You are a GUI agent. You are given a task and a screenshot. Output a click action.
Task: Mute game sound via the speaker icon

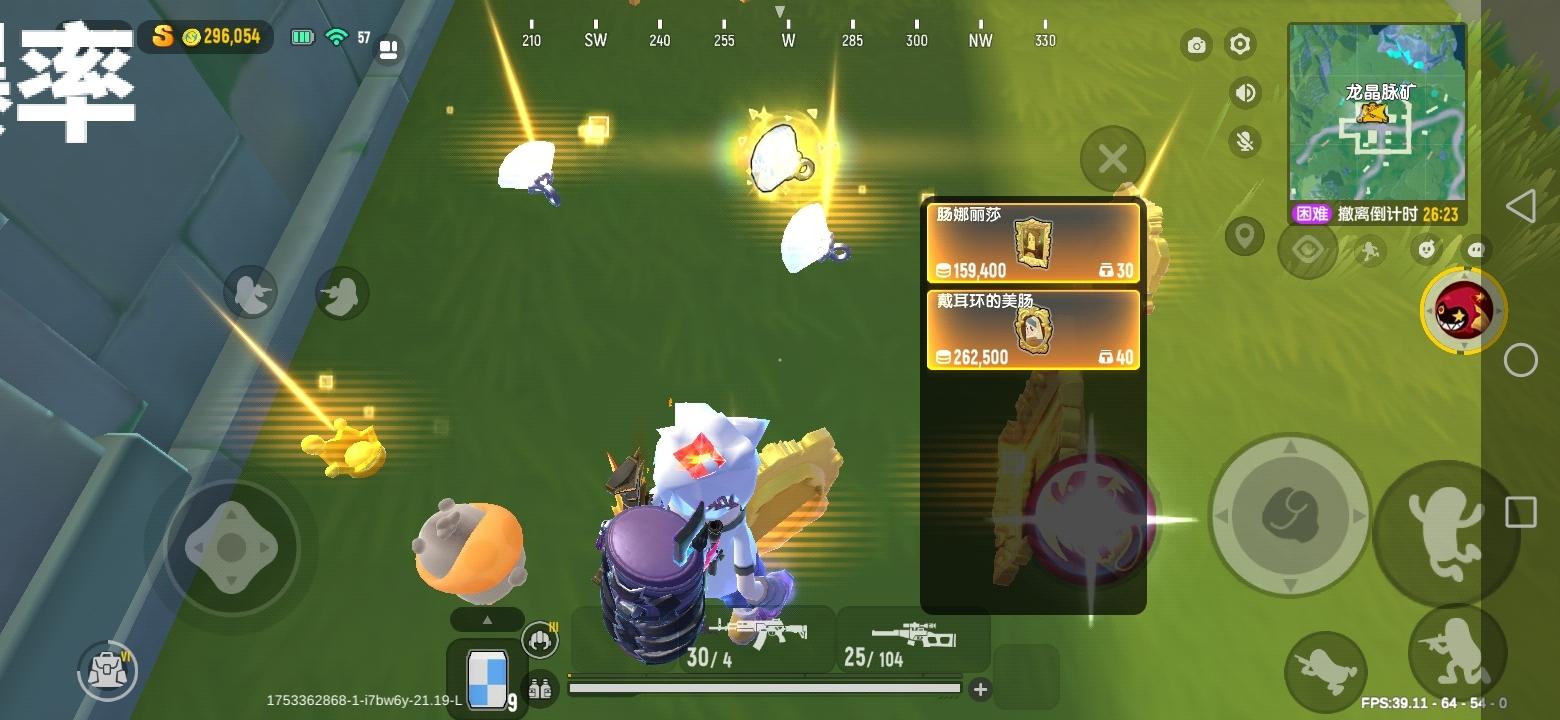click(x=1243, y=92)
